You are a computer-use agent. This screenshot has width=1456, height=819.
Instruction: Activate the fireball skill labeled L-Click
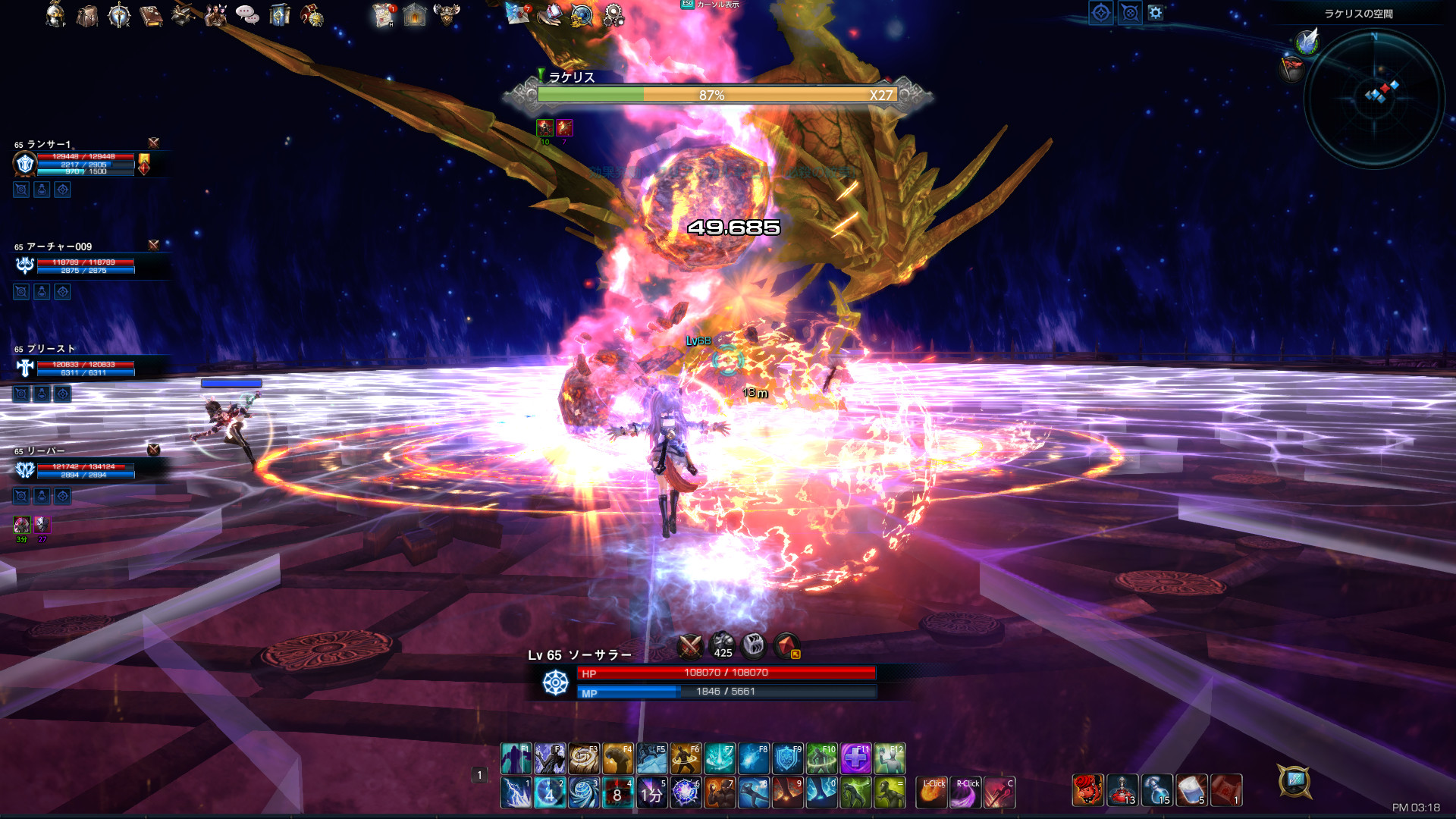(932, 793)
